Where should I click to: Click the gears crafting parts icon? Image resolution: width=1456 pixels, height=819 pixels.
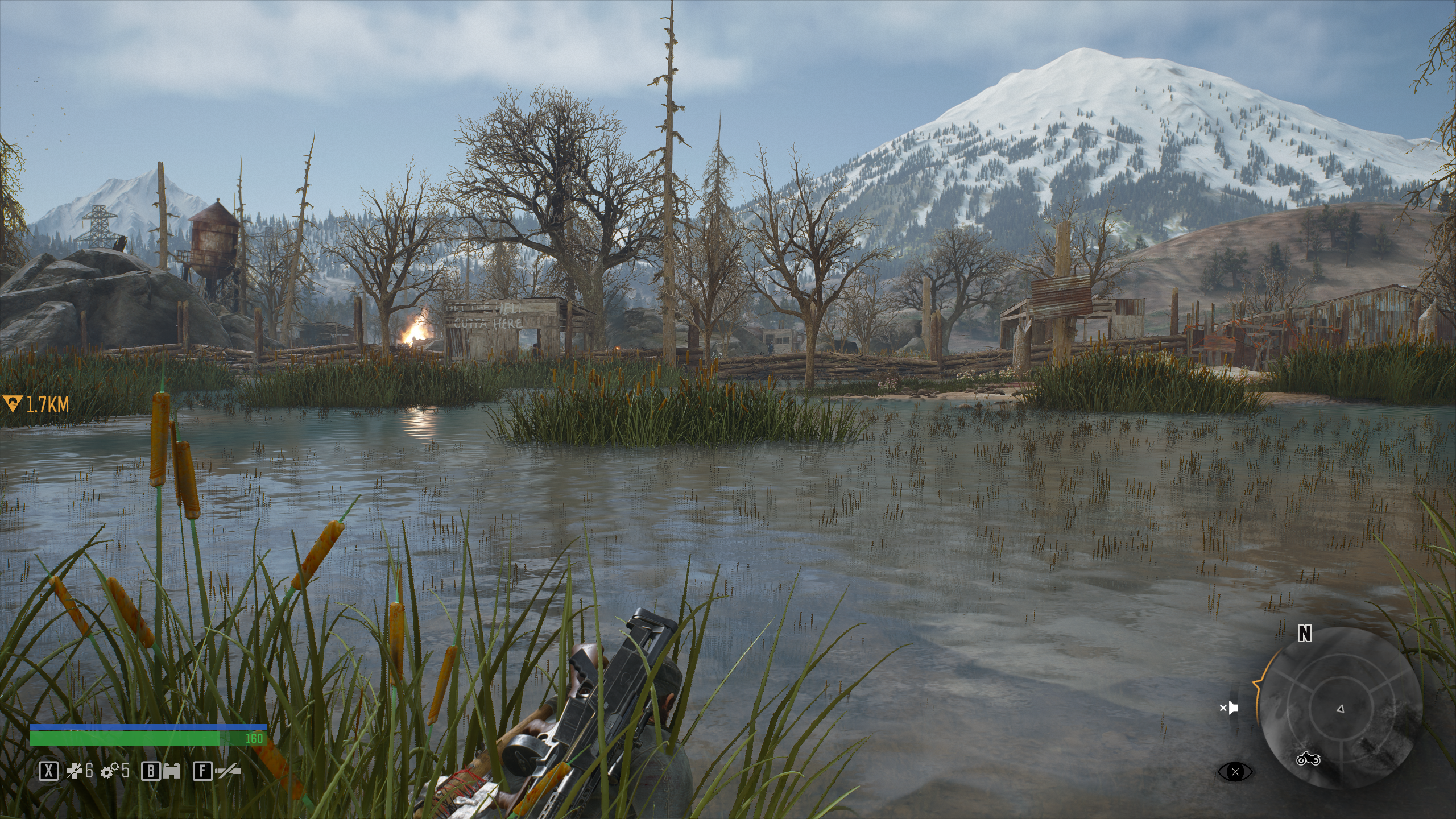tap(109, 771)
